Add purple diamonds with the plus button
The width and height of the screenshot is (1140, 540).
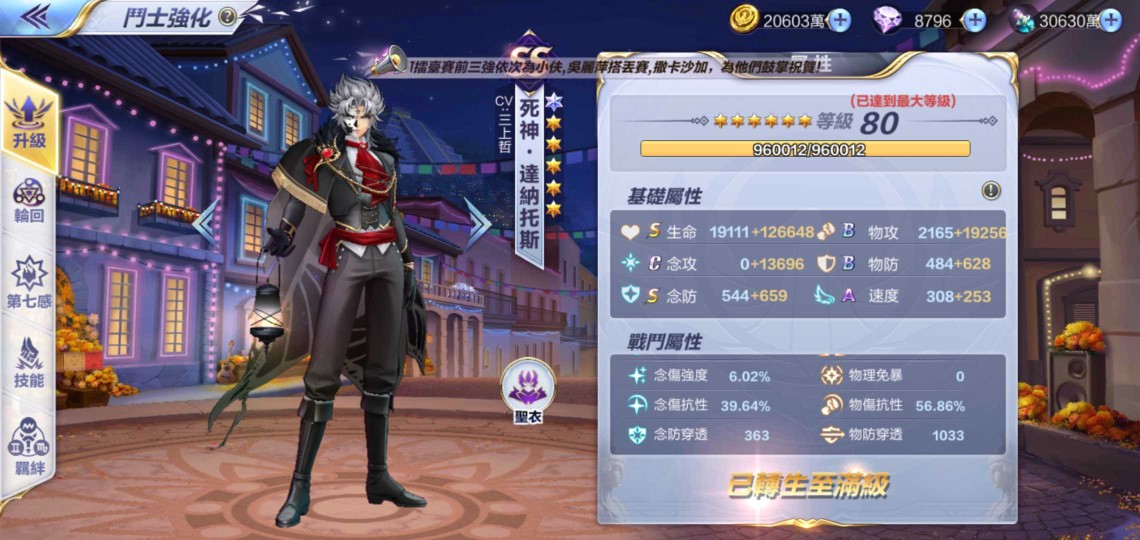973,19
